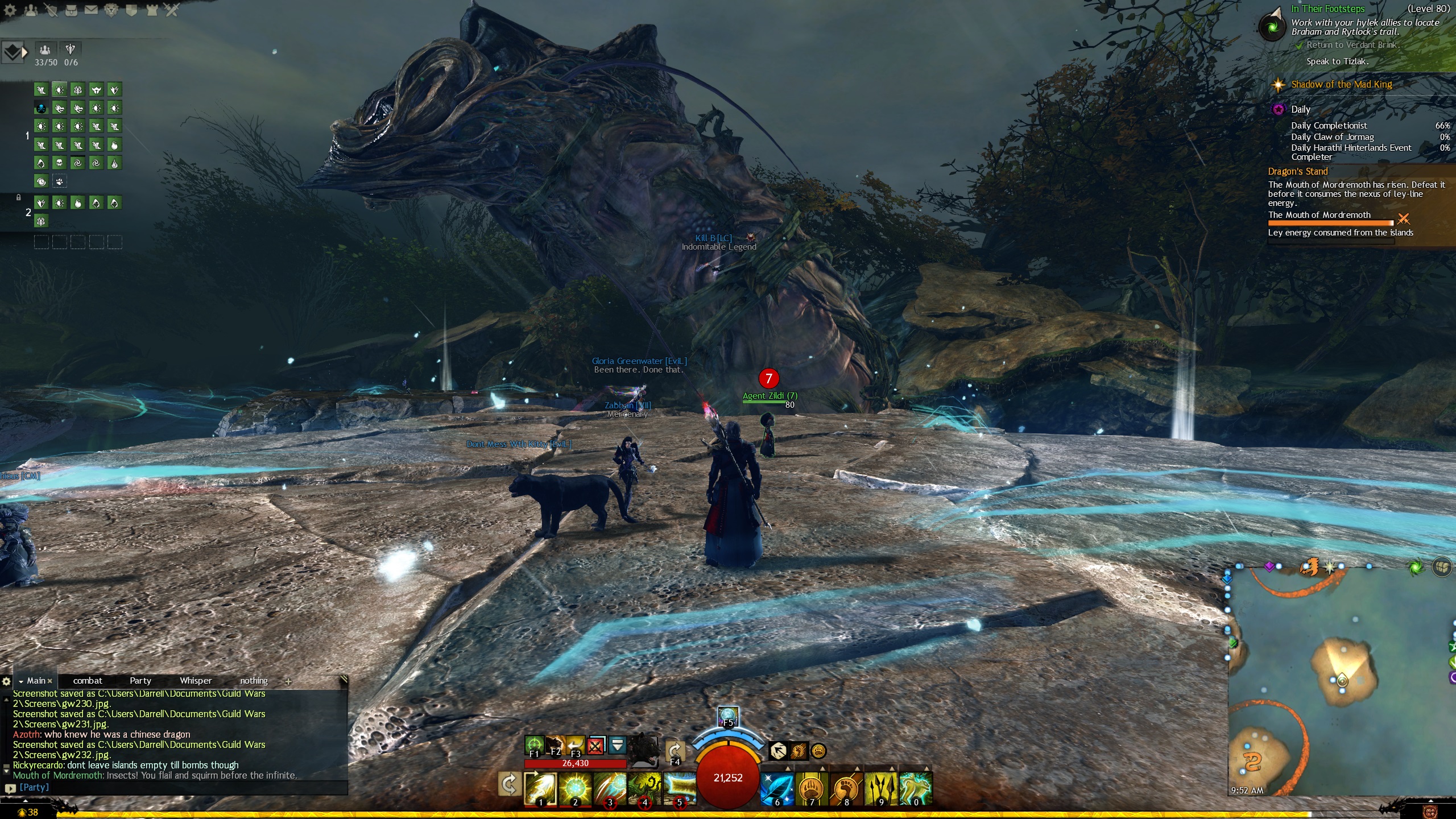This screenshot has width=1456, height=819.
Task: Click the Shadow of the Mad King tracker entry
Action: [1341, 85]
